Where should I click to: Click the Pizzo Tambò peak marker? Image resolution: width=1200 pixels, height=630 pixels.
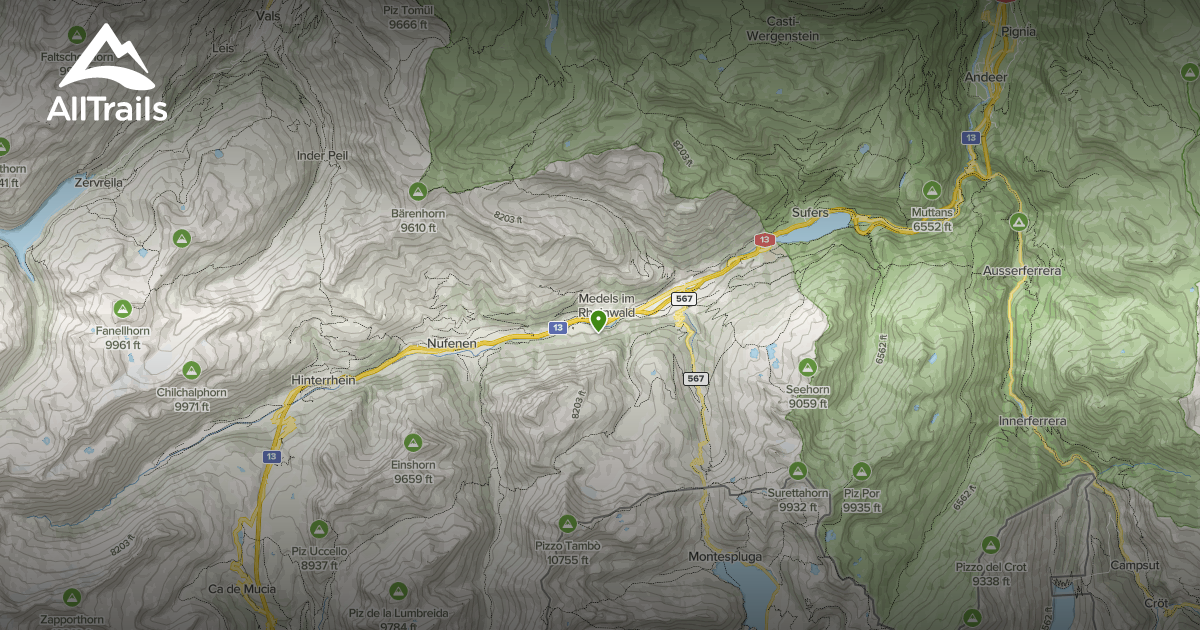(567, 523)
